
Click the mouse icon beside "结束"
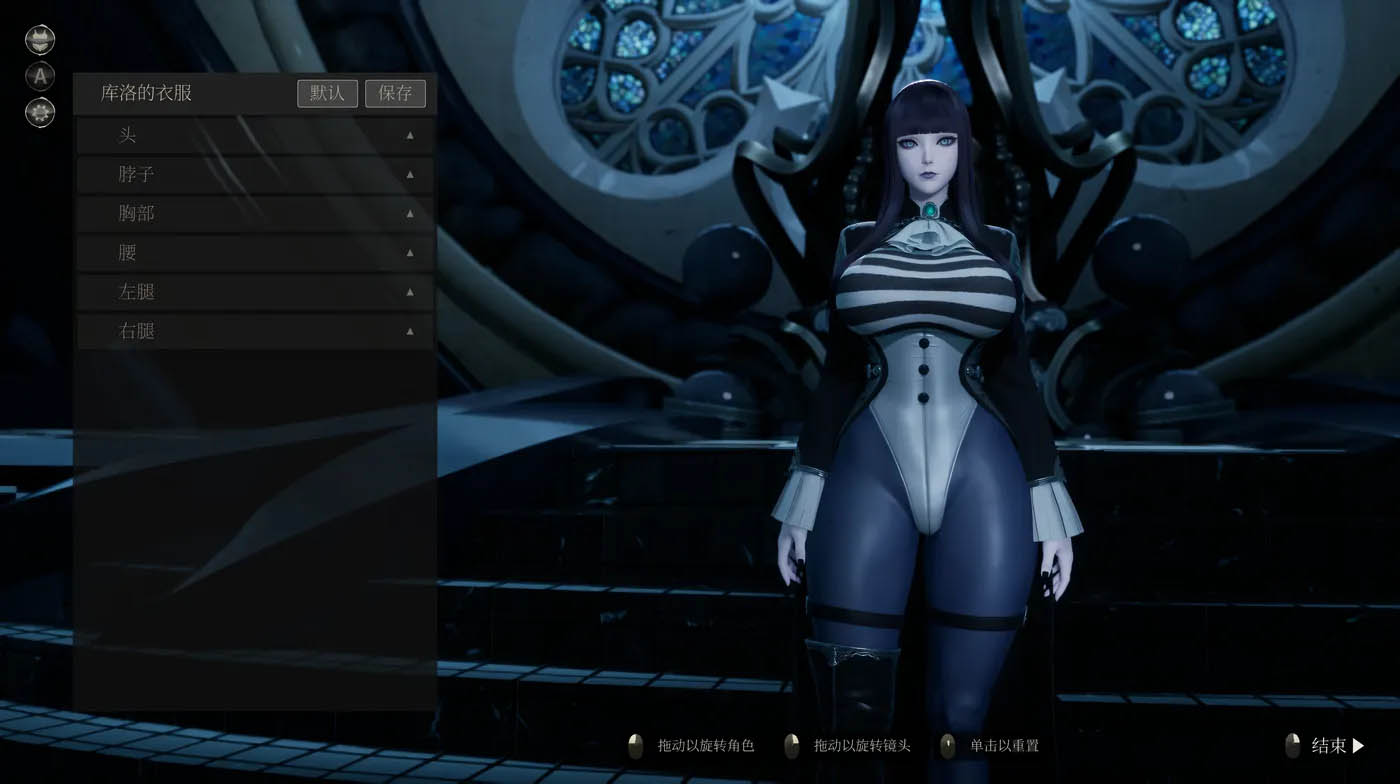(1294, 745)
